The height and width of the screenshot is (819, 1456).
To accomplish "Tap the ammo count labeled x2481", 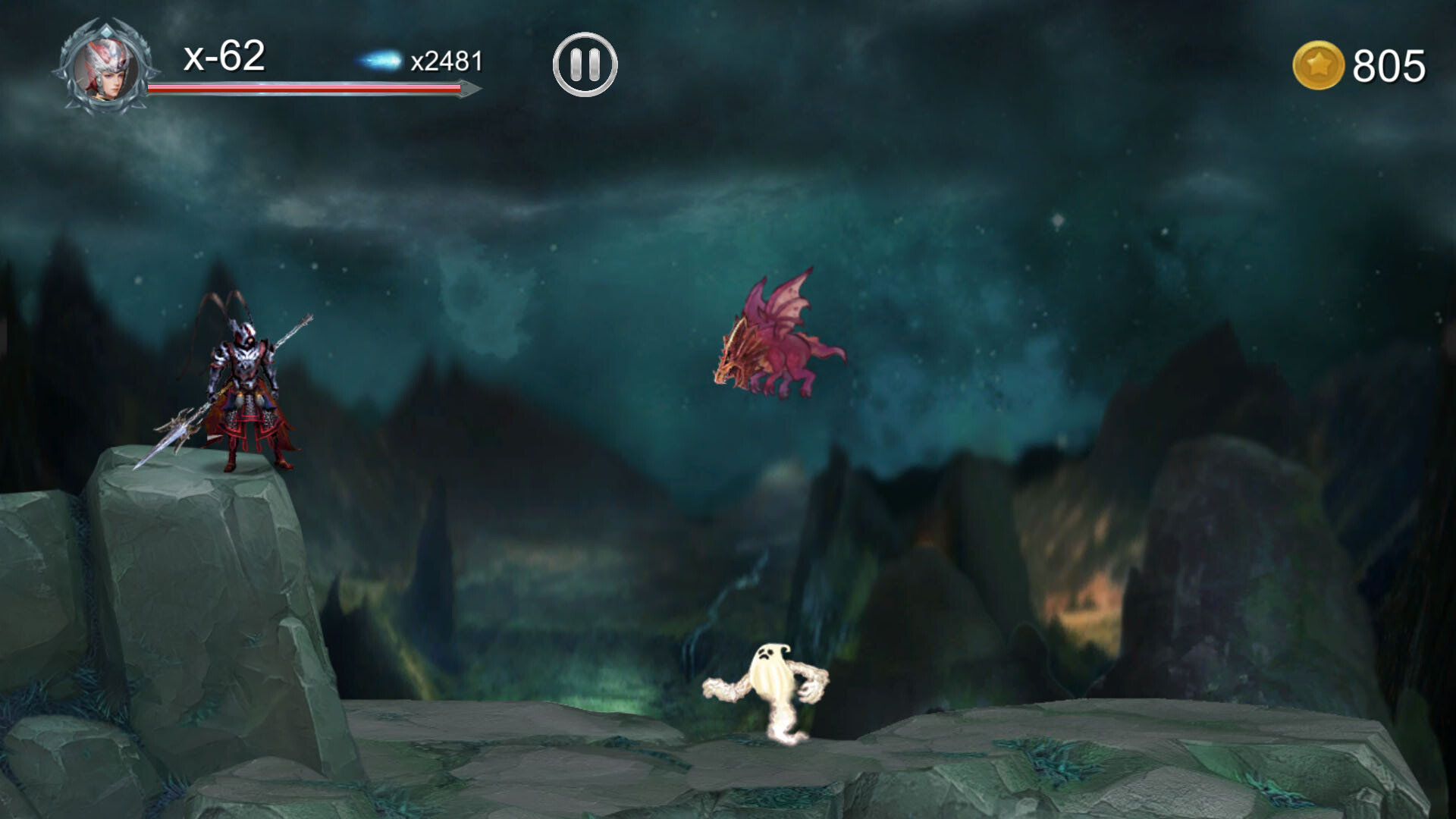I will click(x=447, y=62).
